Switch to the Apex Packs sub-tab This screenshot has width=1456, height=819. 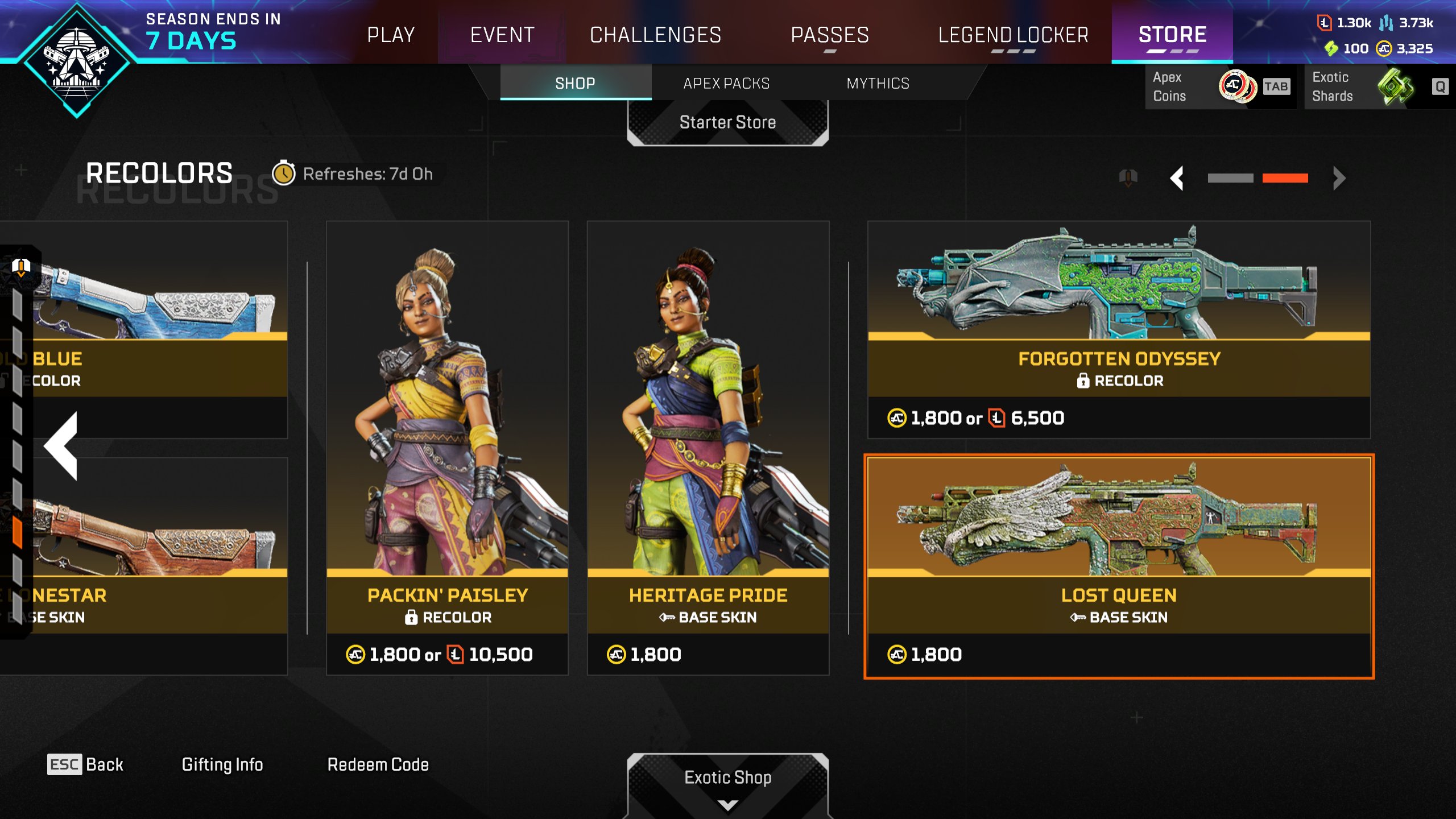point(726,84)
